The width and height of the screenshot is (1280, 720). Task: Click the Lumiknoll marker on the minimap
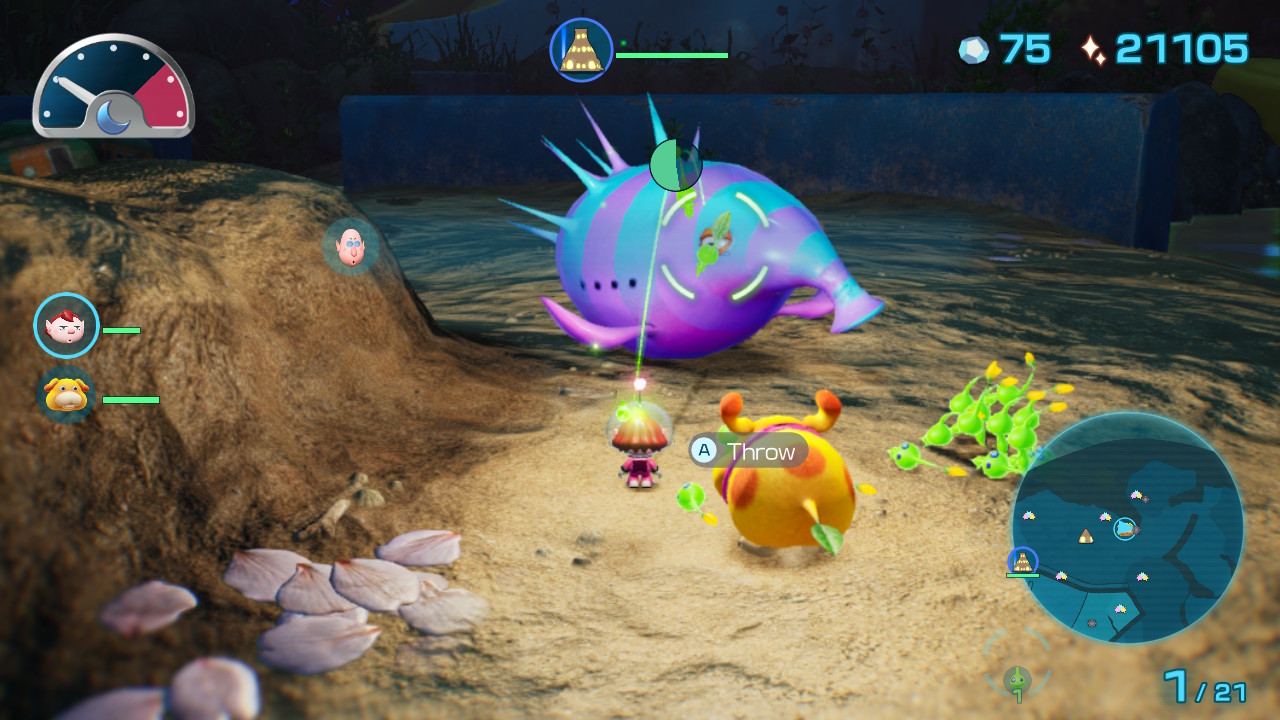pyautogui.click(x=1022, y=561)
